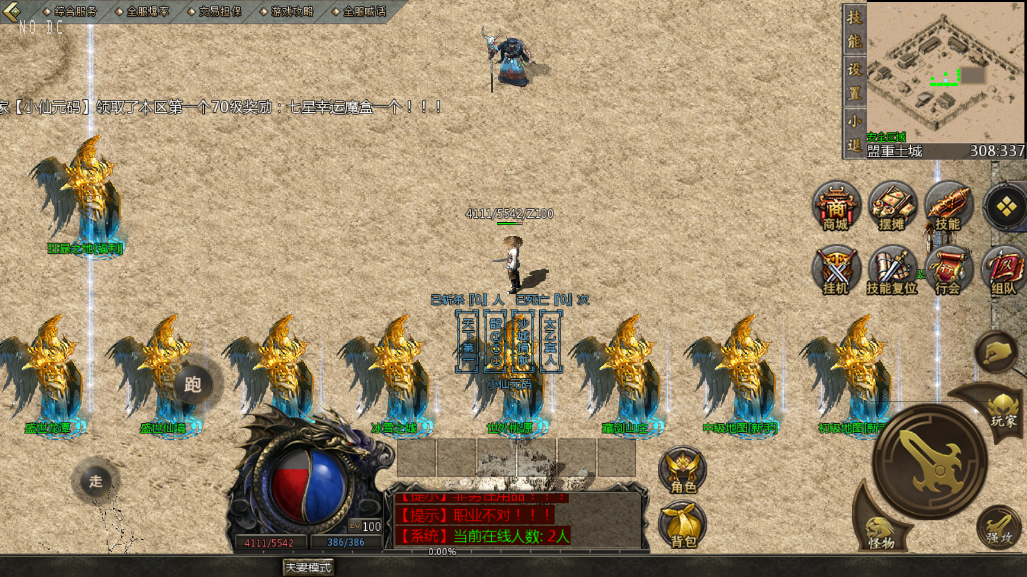Show the 游戏攻略 guide menu
This screenshot has height=577, width=1027.
(292, 11)
